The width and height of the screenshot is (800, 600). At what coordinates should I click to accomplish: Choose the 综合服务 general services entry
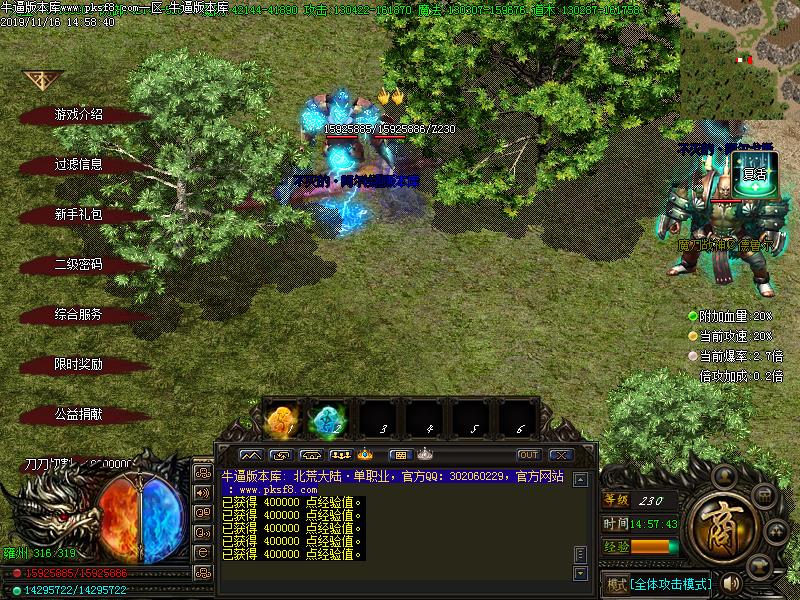[78, 314]
